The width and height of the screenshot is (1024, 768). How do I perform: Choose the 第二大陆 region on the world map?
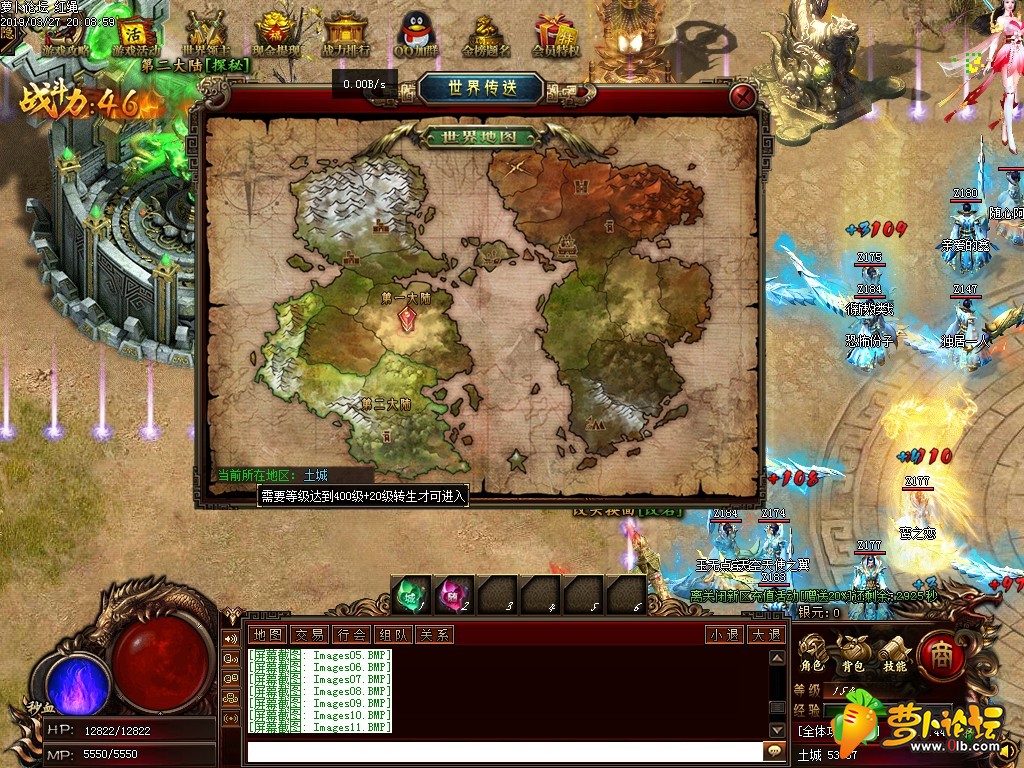(x=386, y=405)
